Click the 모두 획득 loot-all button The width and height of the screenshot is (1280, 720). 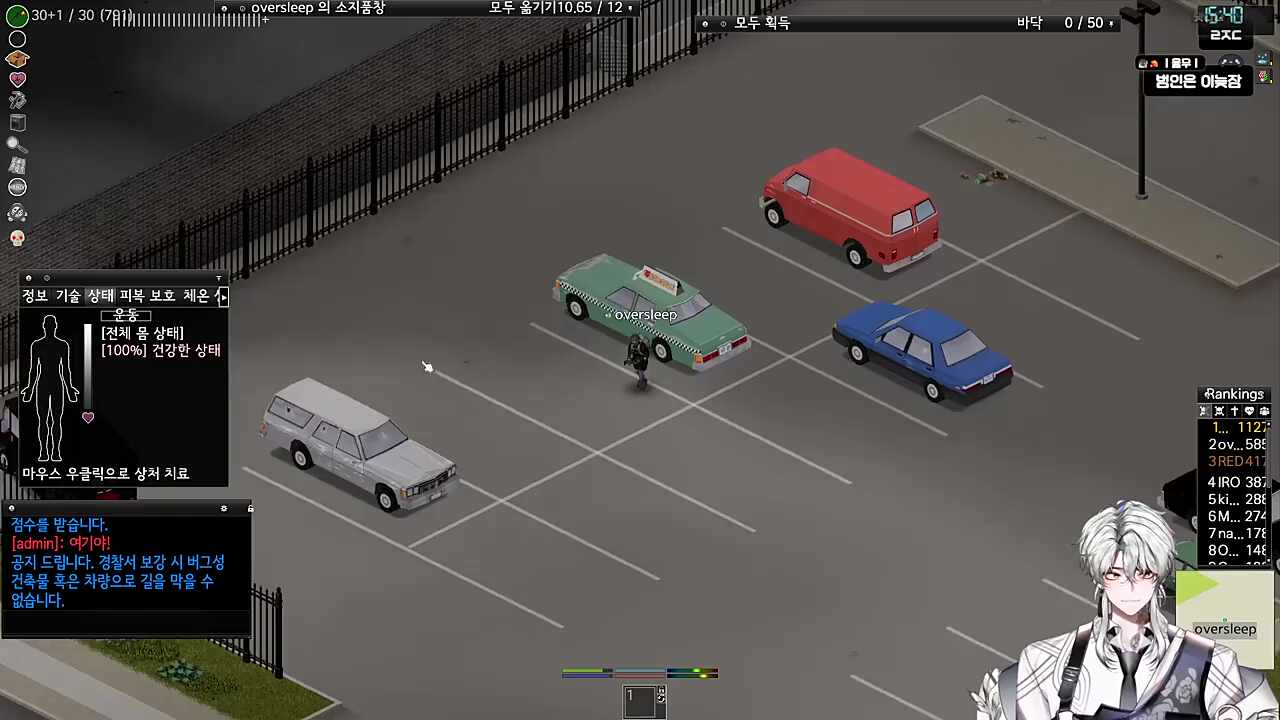tap(762, 23)
